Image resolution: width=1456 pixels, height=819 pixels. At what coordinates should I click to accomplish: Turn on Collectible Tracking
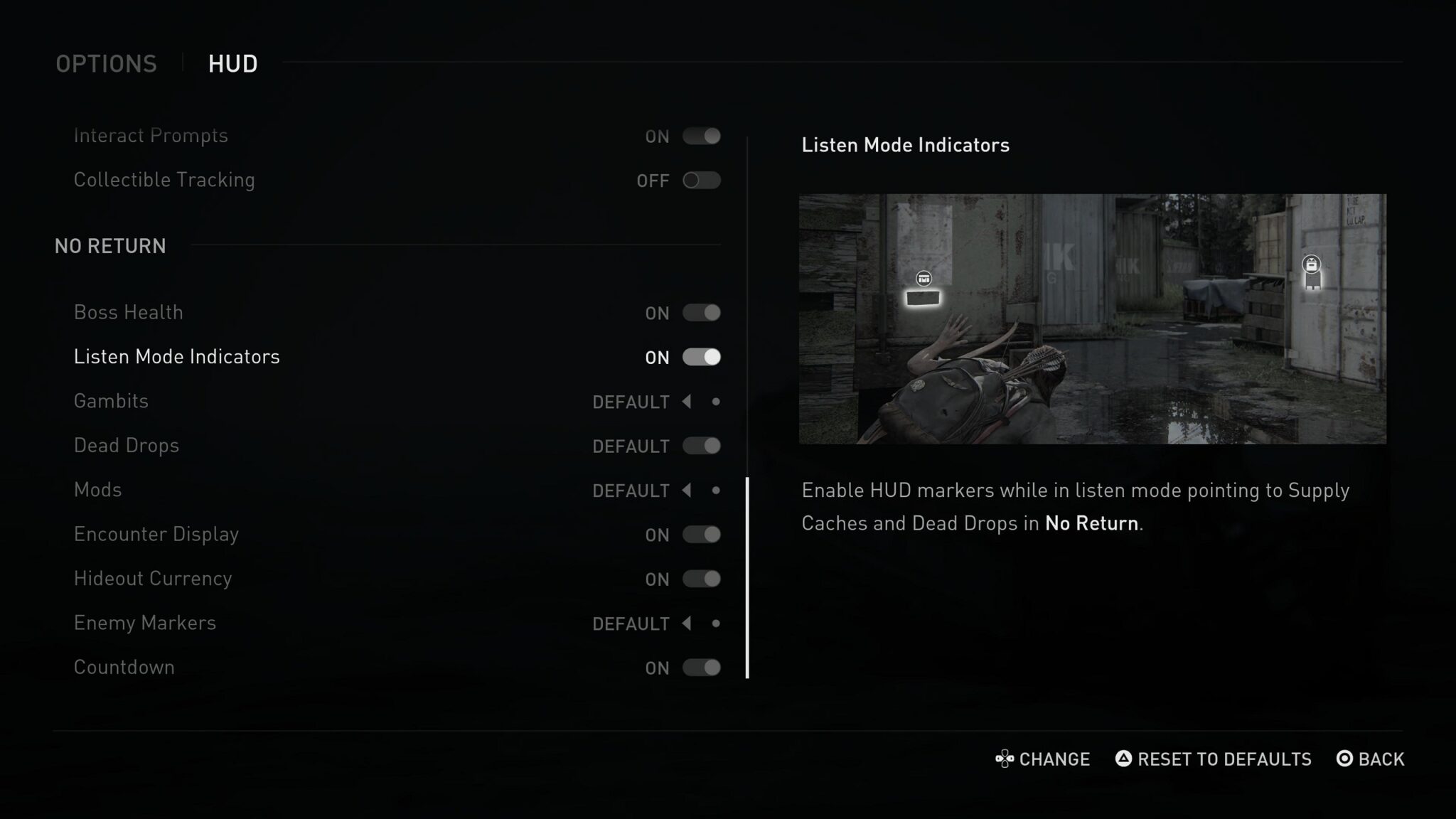(x=701, y=181)
